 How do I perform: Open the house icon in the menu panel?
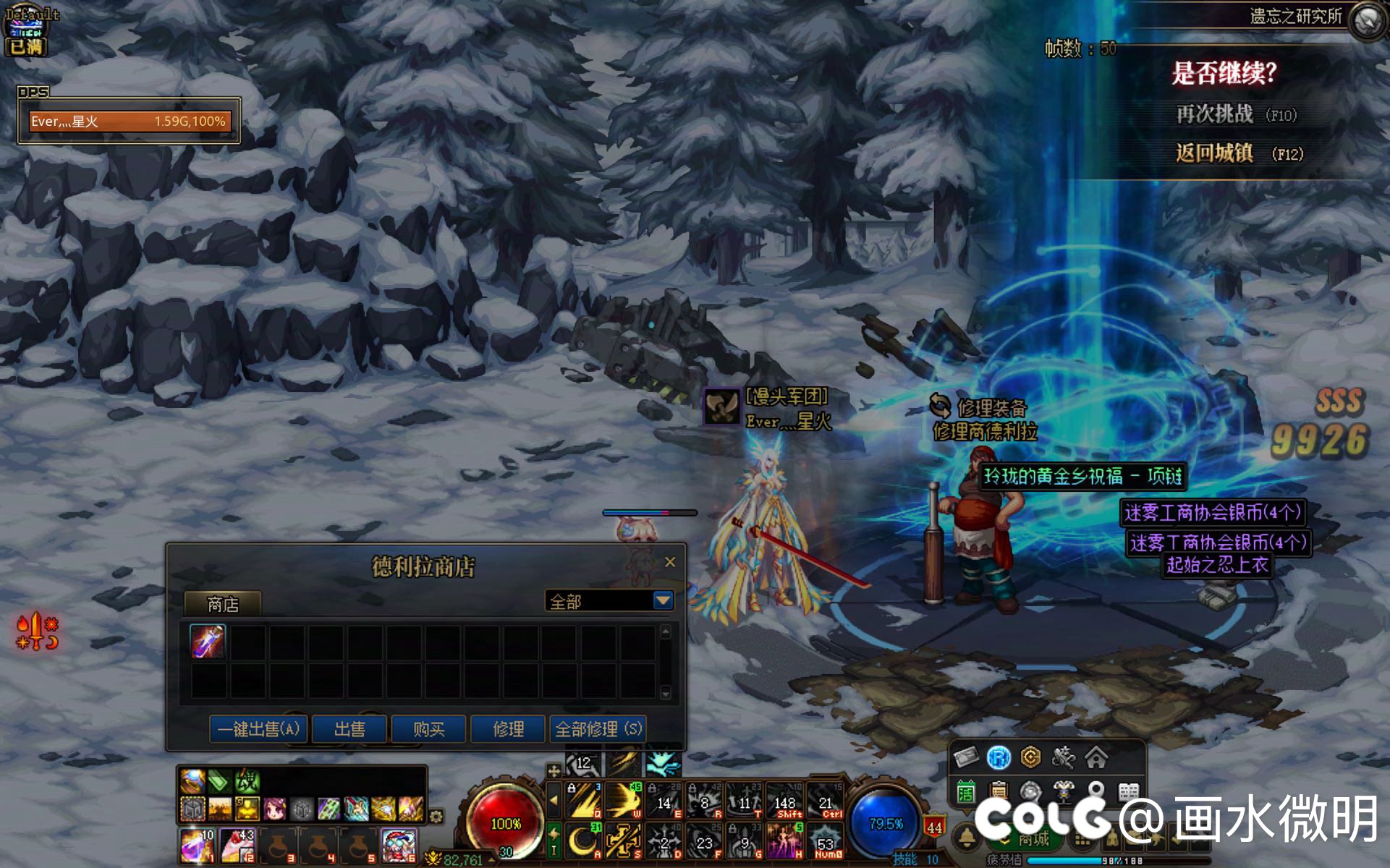point(1096,757)
